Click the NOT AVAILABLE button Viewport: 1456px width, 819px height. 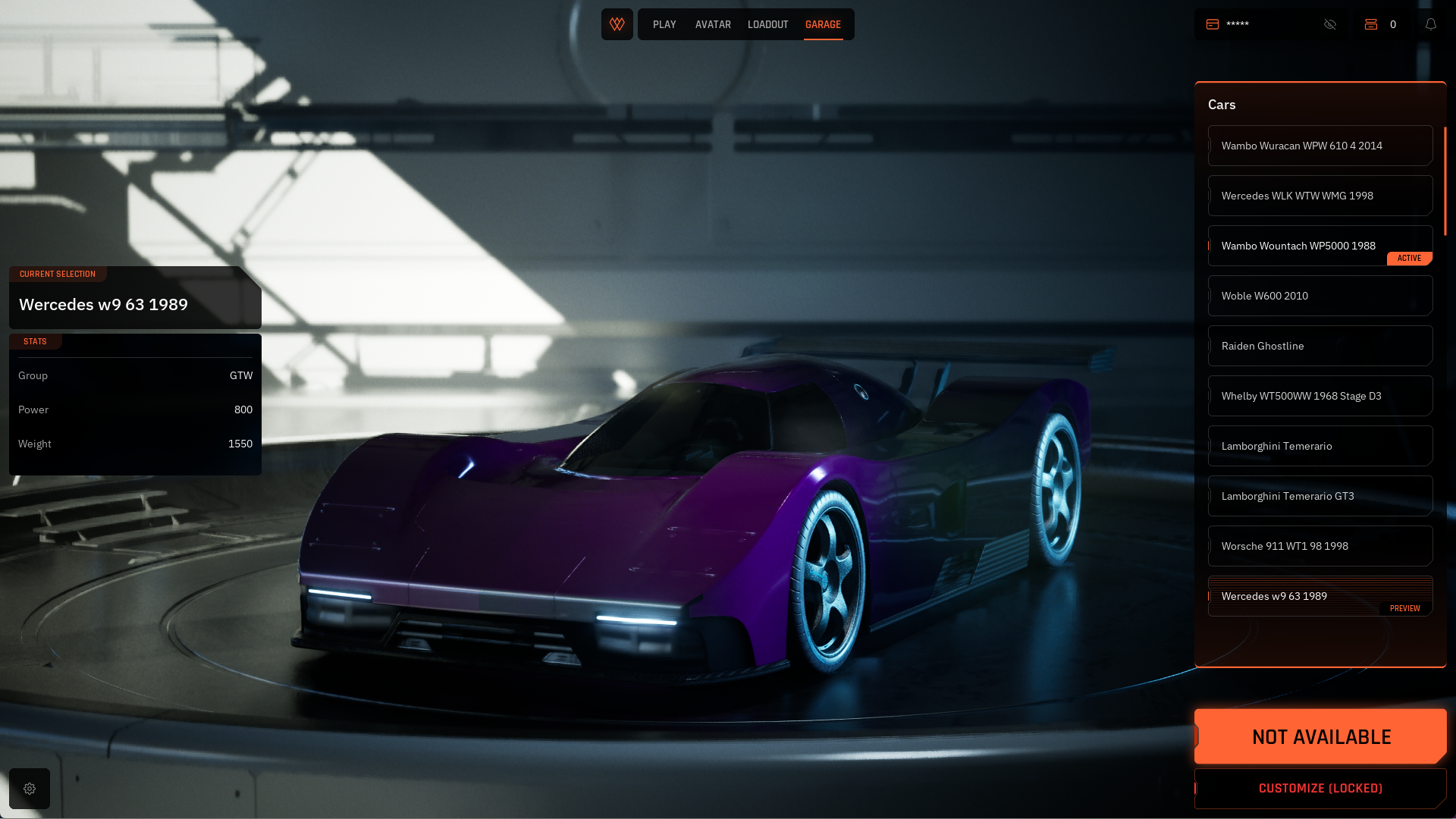pyautogui.click(x=1320, y=736)
